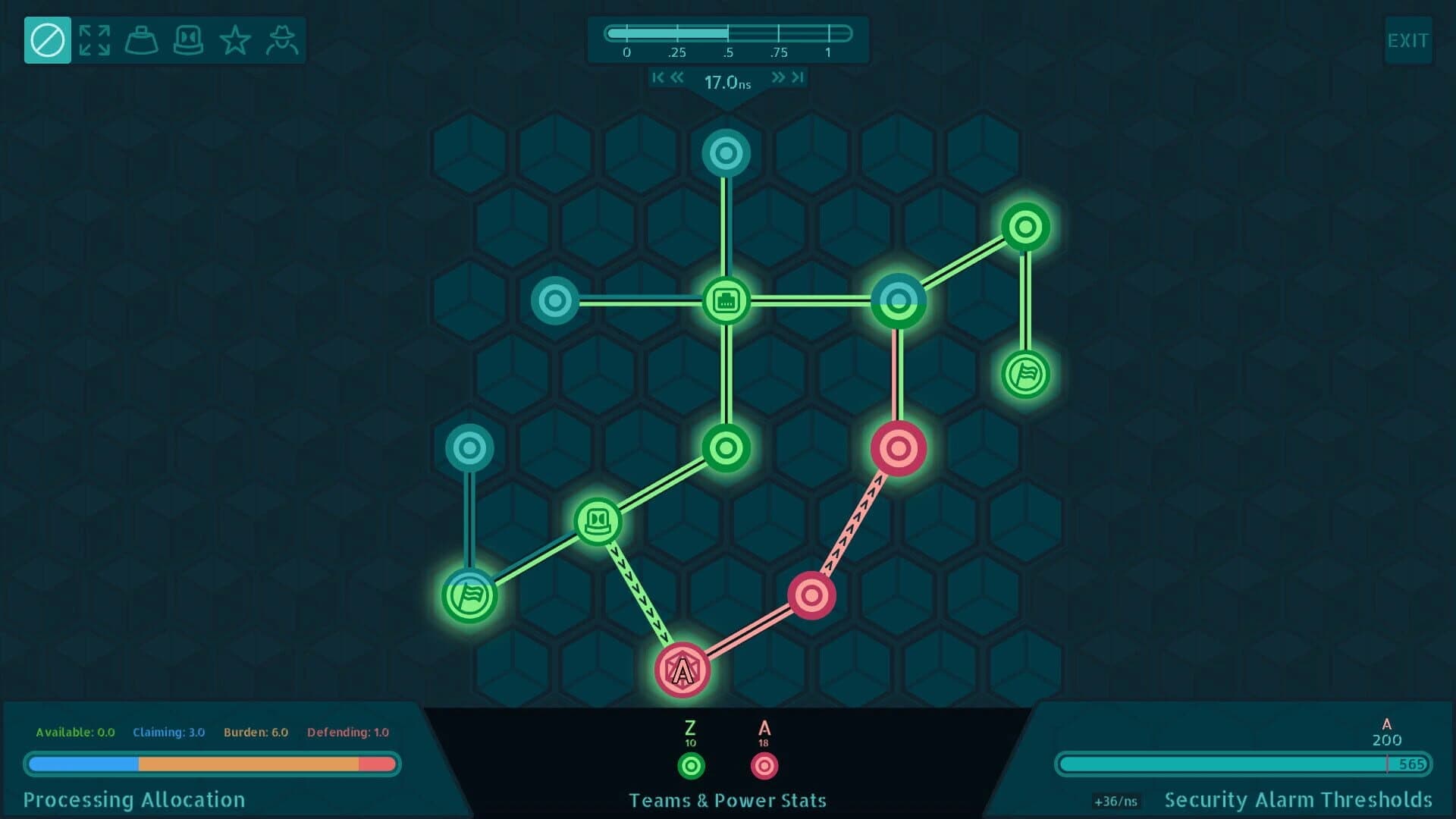The image size is (1456, 819).
Task: Toggle the team Z indicator
Action: [x=690, y=766]
